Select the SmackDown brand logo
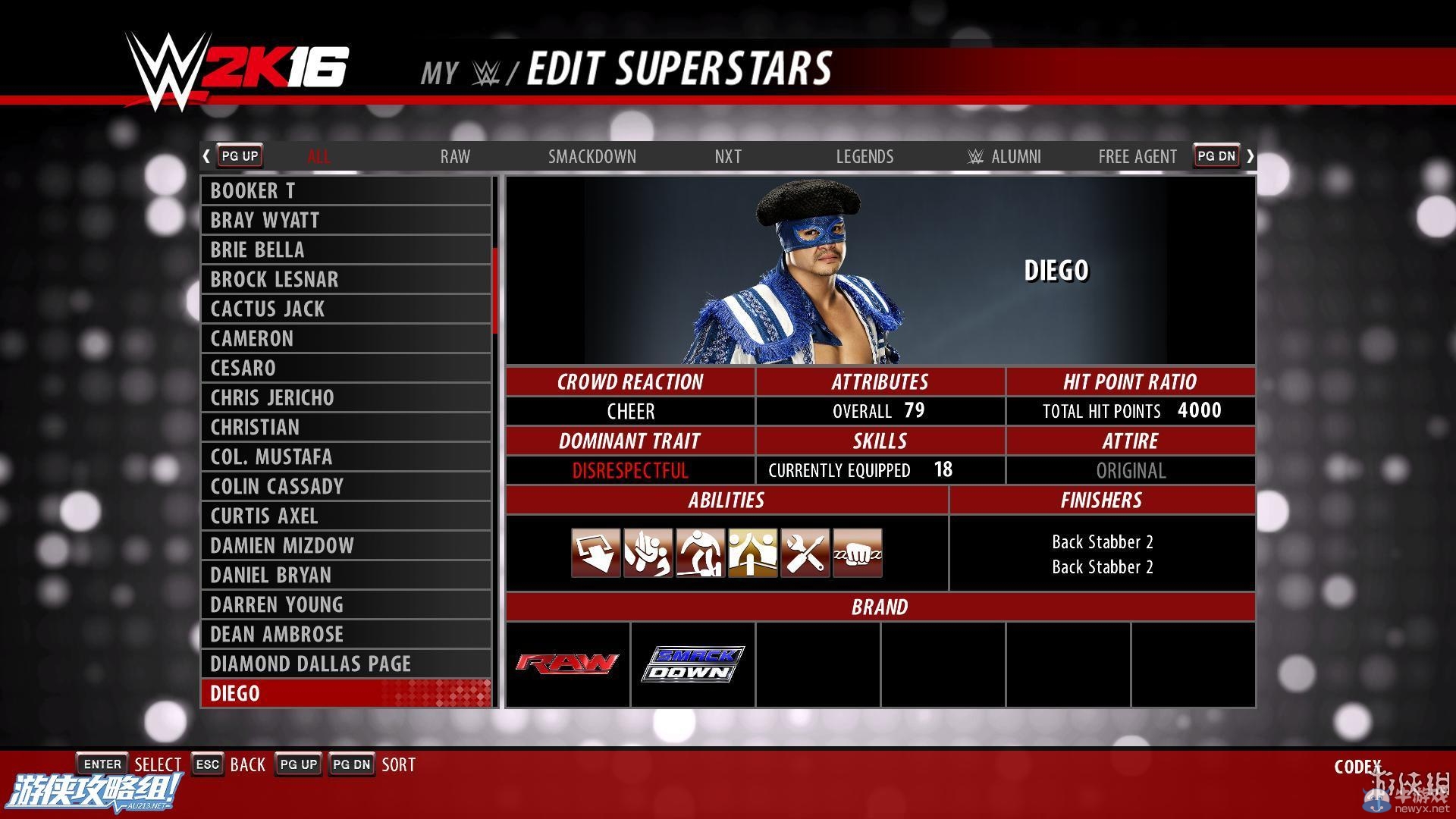Image resolution: width=1456 pixels, height=819 pixels. [x=692, y=664]
